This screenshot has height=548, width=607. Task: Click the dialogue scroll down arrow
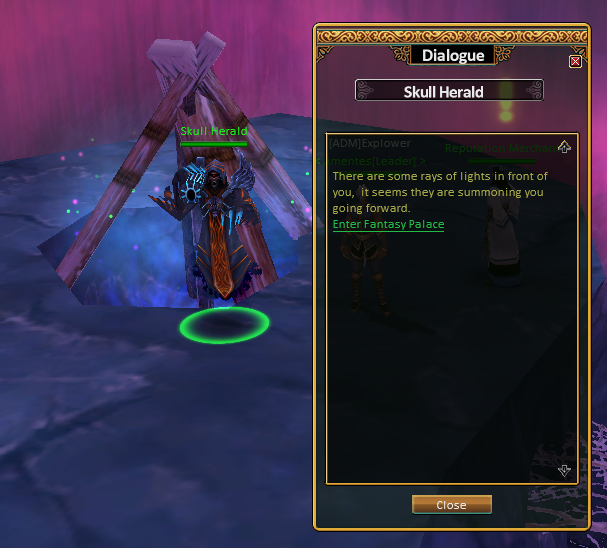pyautogui.click(x=564, y=470)
